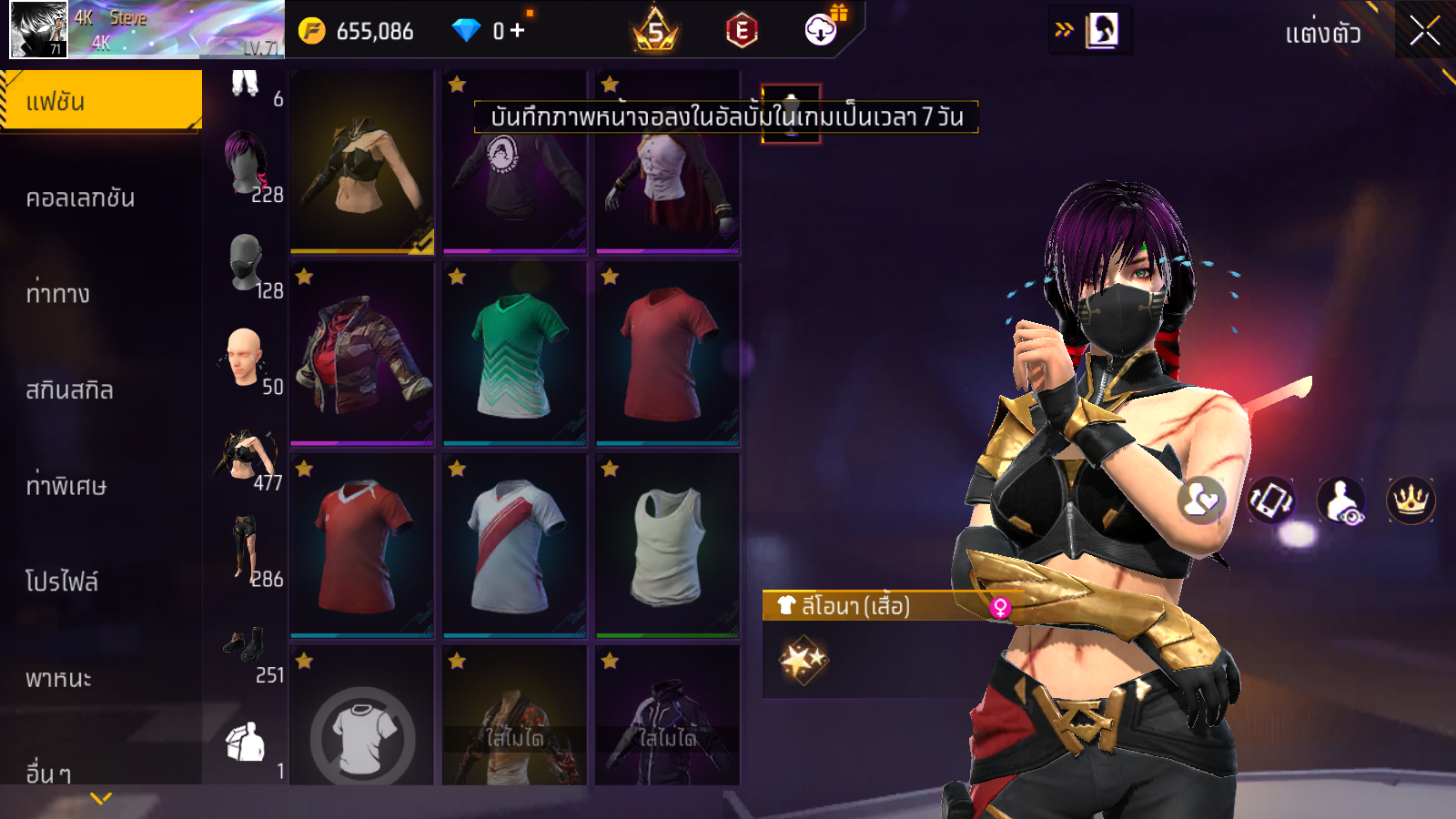This screenshot has width=1456, height=819.
Task: Equip the green chevron t-shirt
Action: 515,354
